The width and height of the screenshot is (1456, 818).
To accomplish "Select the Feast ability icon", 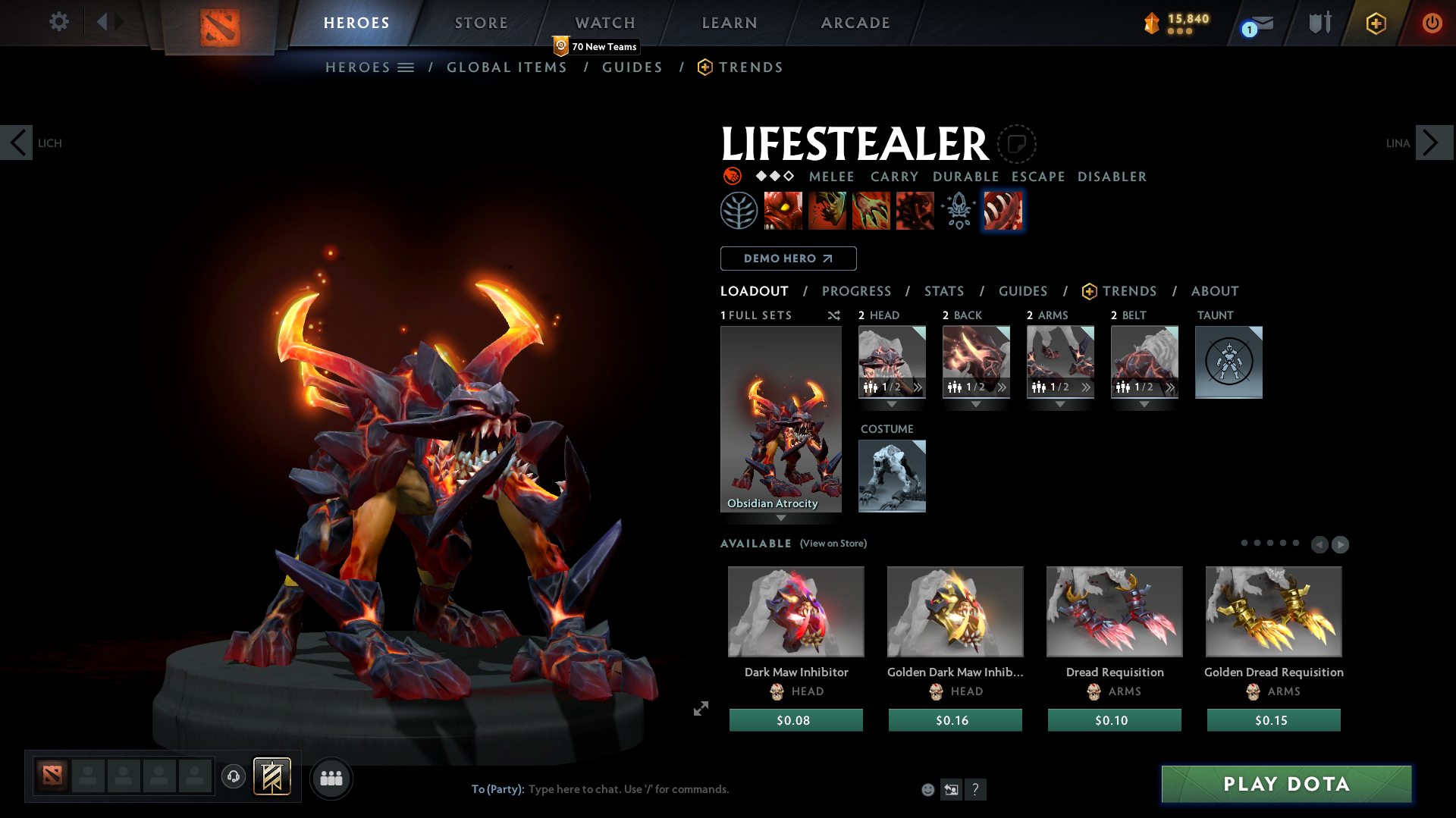I will tap(827, 210).
